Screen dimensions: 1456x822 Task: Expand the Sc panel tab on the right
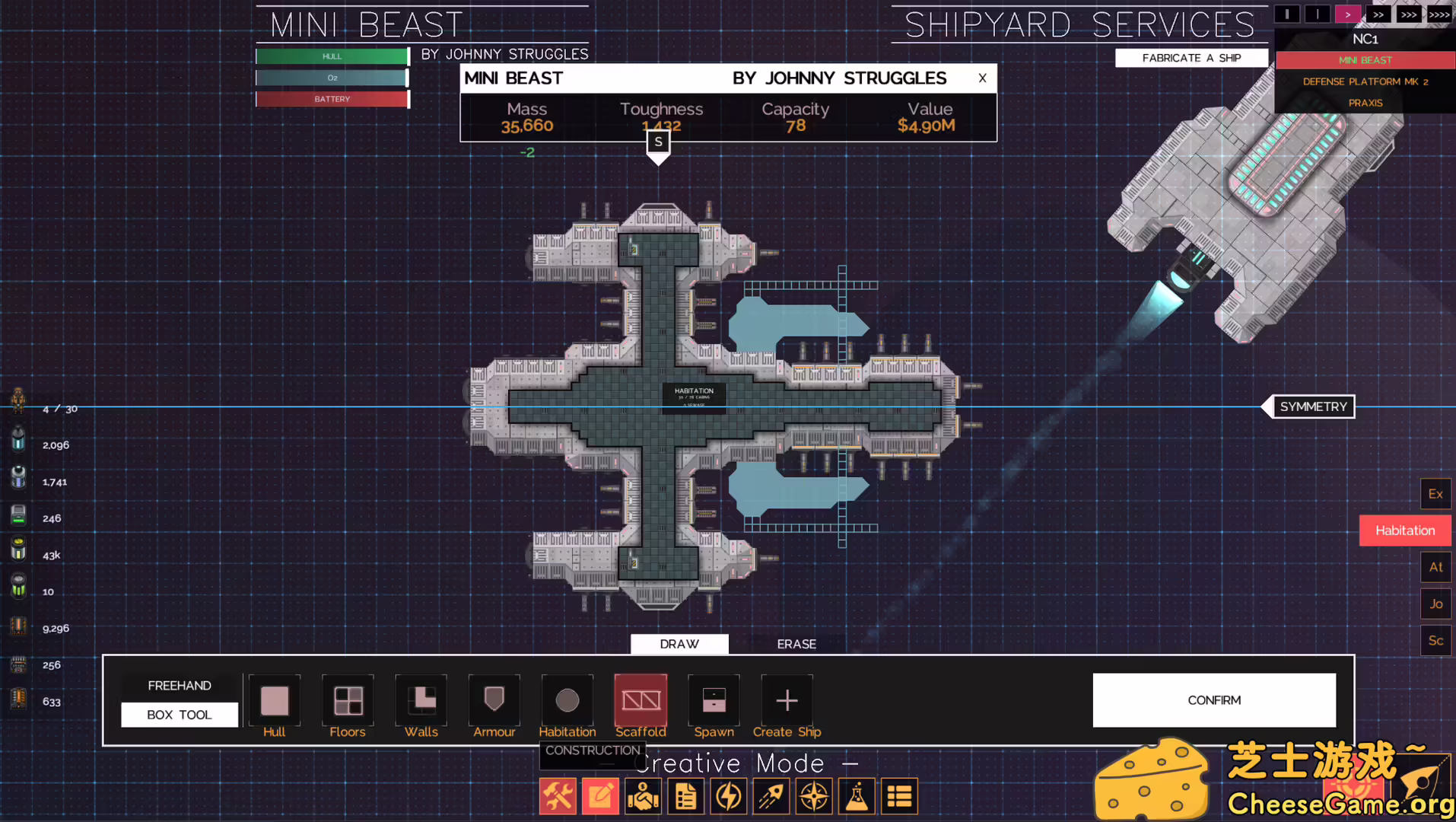coord(1435,640)
